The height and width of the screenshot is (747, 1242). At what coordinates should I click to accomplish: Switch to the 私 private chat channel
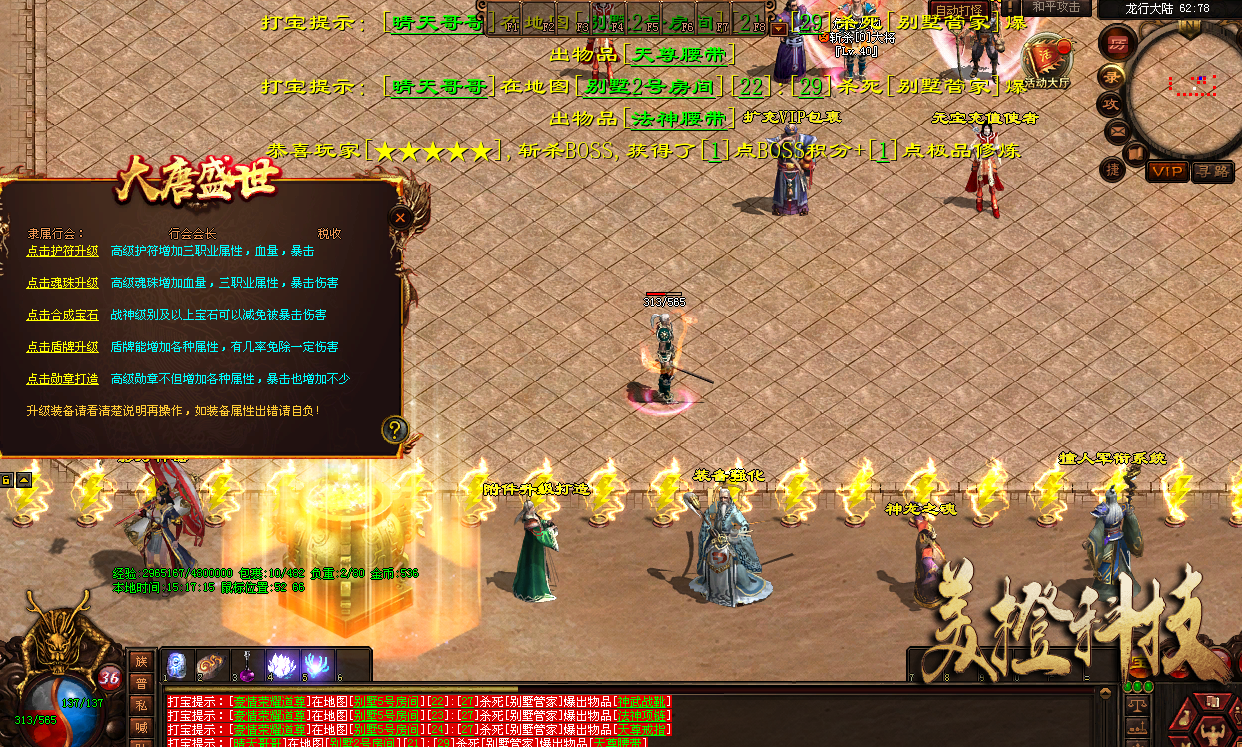pyautogui.click(x=142, y=703)
